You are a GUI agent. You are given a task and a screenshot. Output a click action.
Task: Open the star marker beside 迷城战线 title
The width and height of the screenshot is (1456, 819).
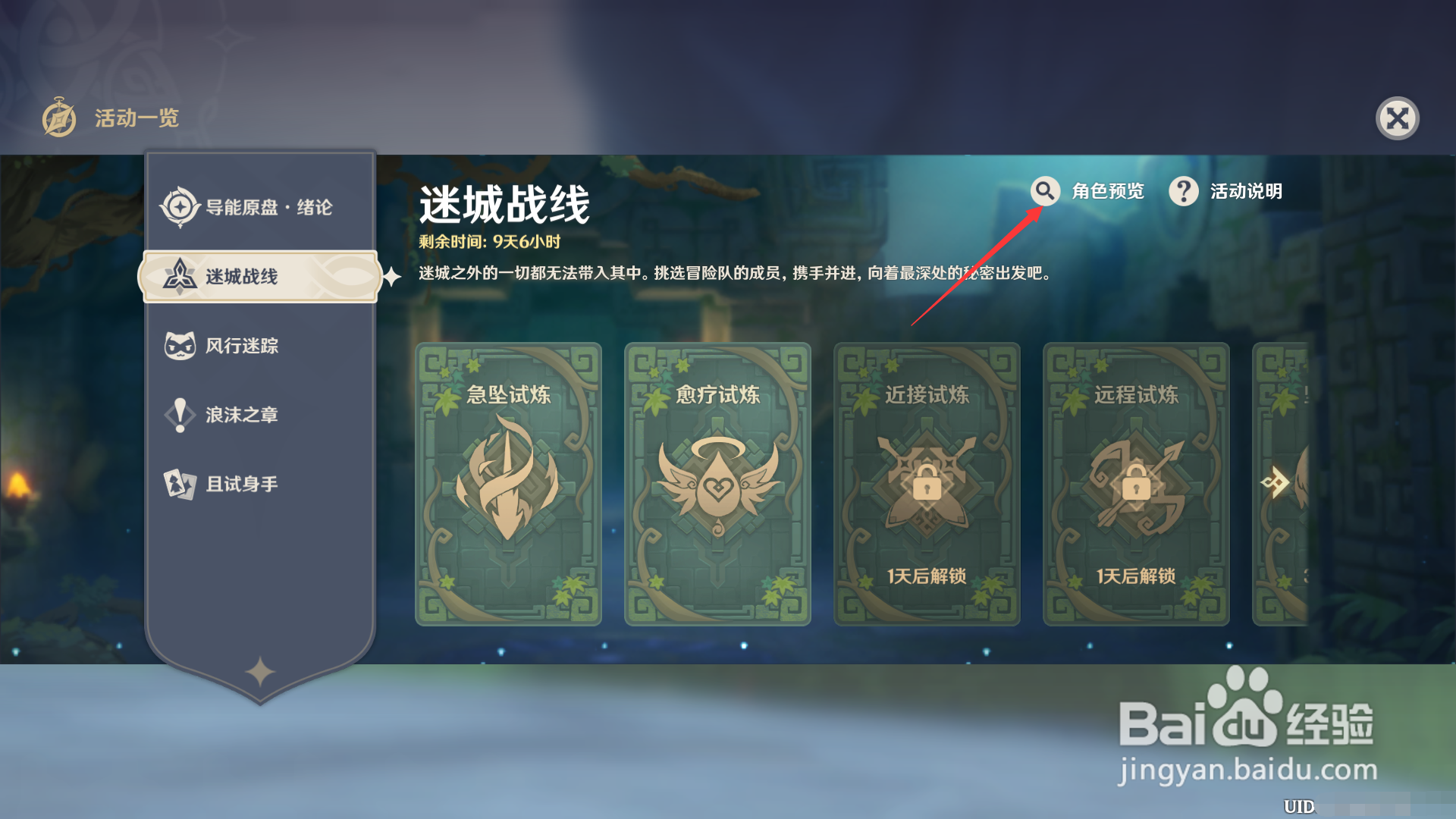[x=390, y=278]
